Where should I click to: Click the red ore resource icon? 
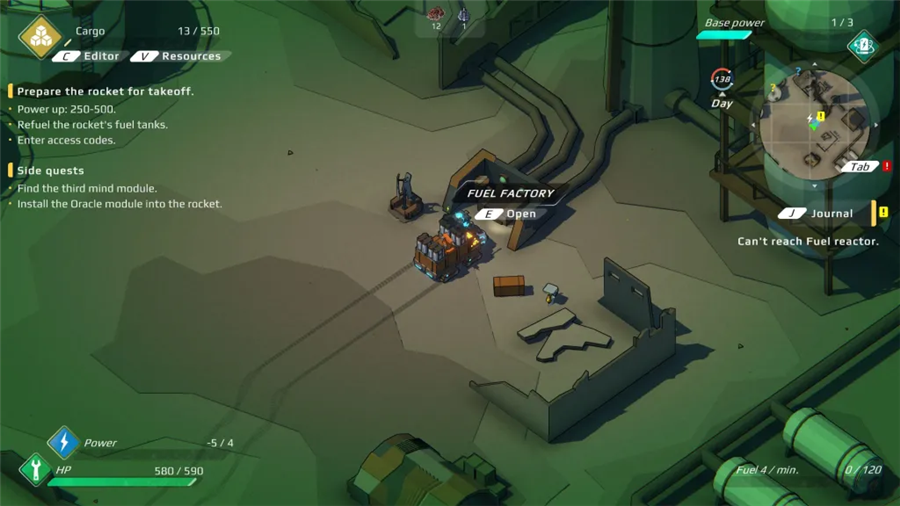click(436, 15)
